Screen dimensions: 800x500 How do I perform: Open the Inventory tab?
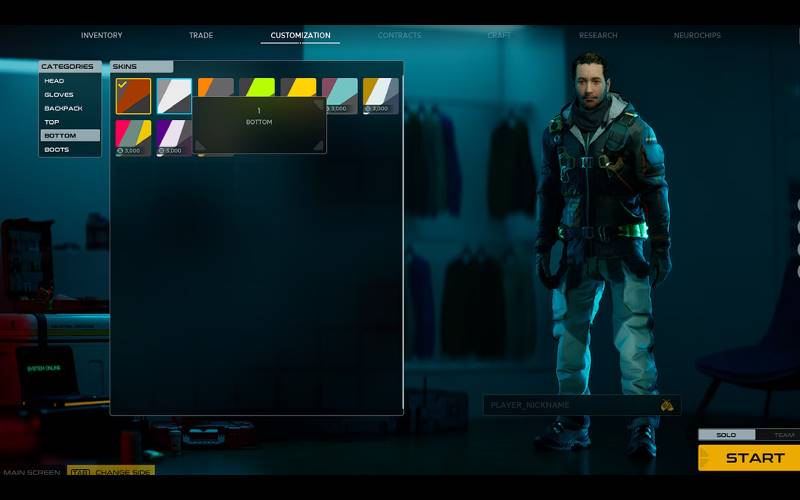101,35
